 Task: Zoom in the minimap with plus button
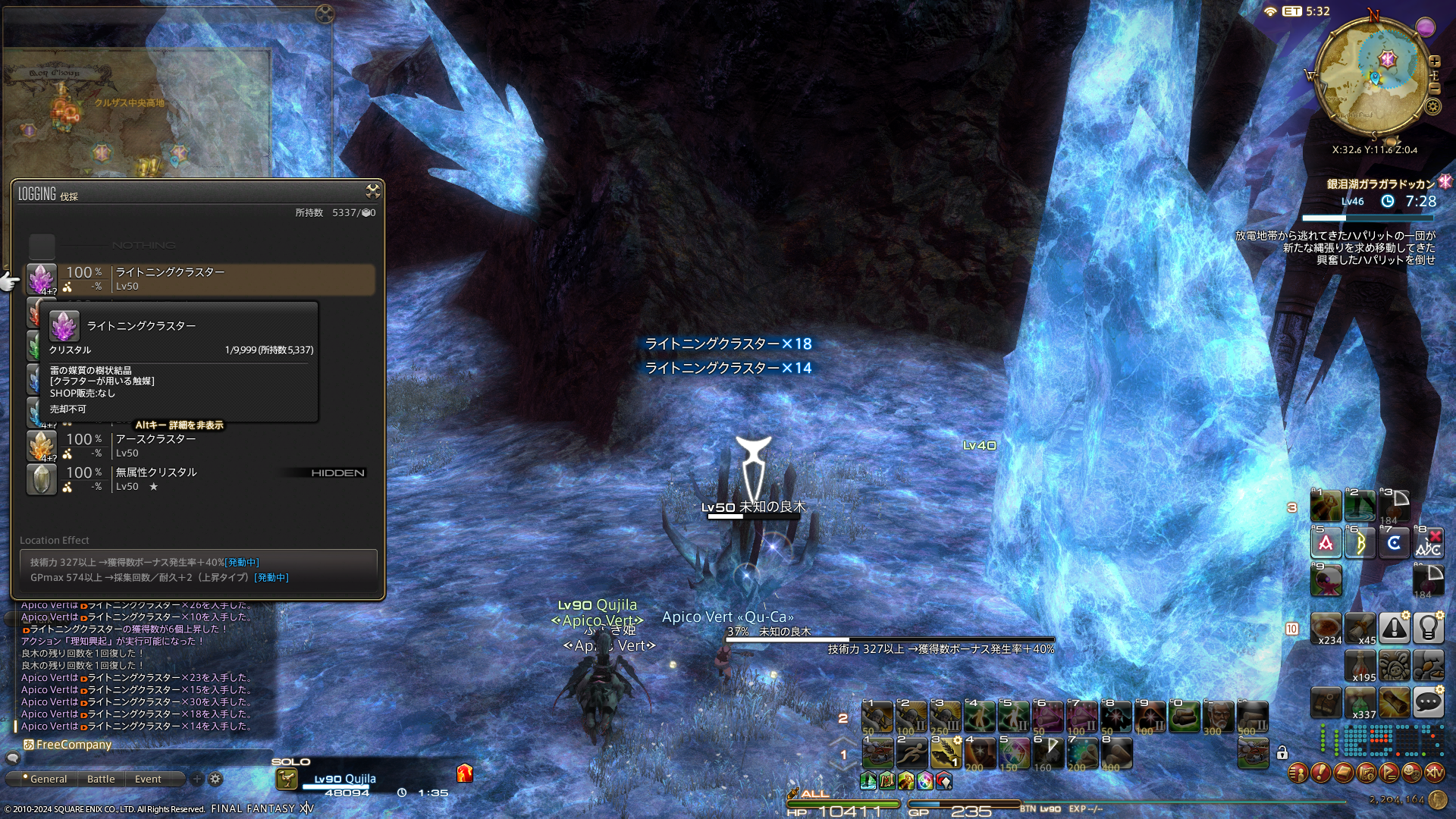pos(1435,61)
